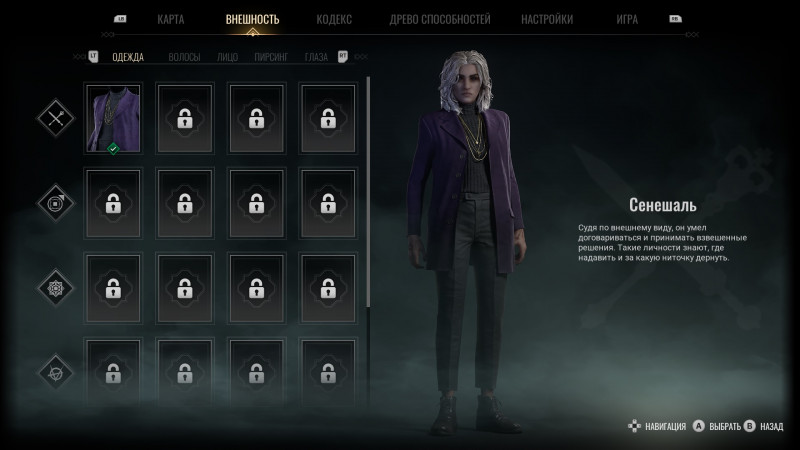Open Древо способностей tab
Viewport: 800px width, 450px height.
click(x=439, y=19)
